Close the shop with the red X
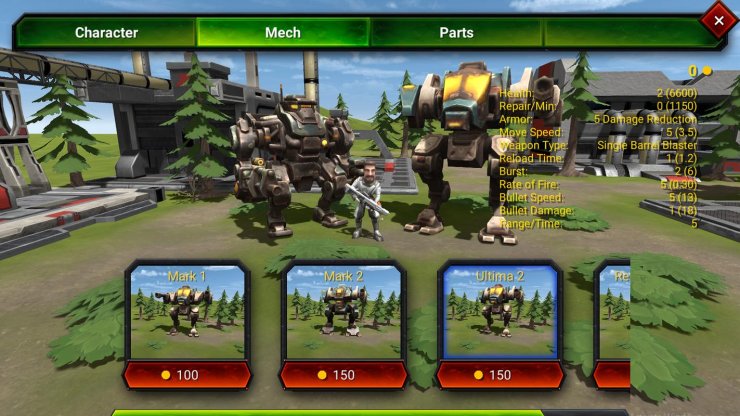The height and width of the screenshot is (416, 740). tap(717, 19)
